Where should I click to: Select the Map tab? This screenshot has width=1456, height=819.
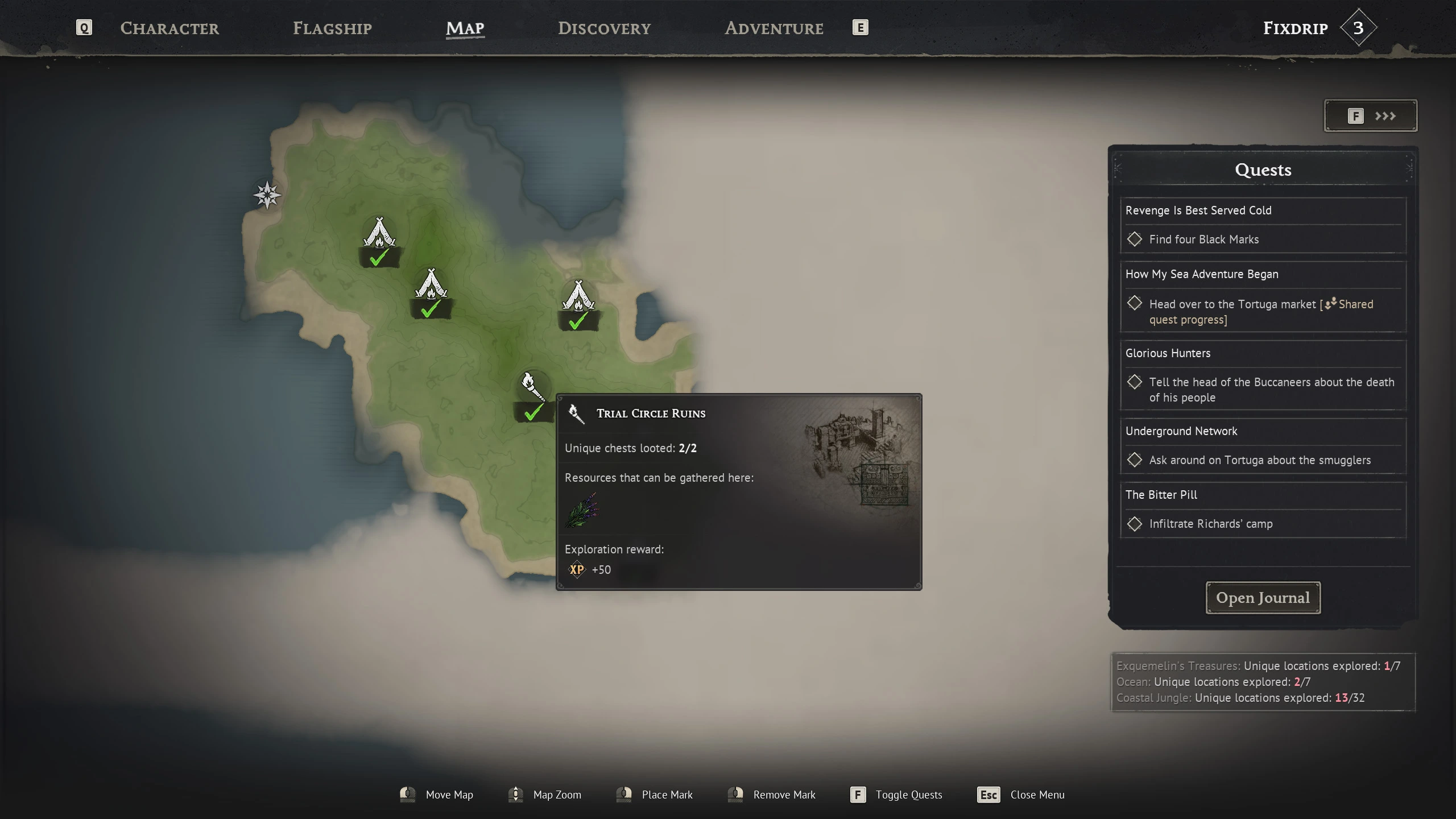tap(465, 28)
